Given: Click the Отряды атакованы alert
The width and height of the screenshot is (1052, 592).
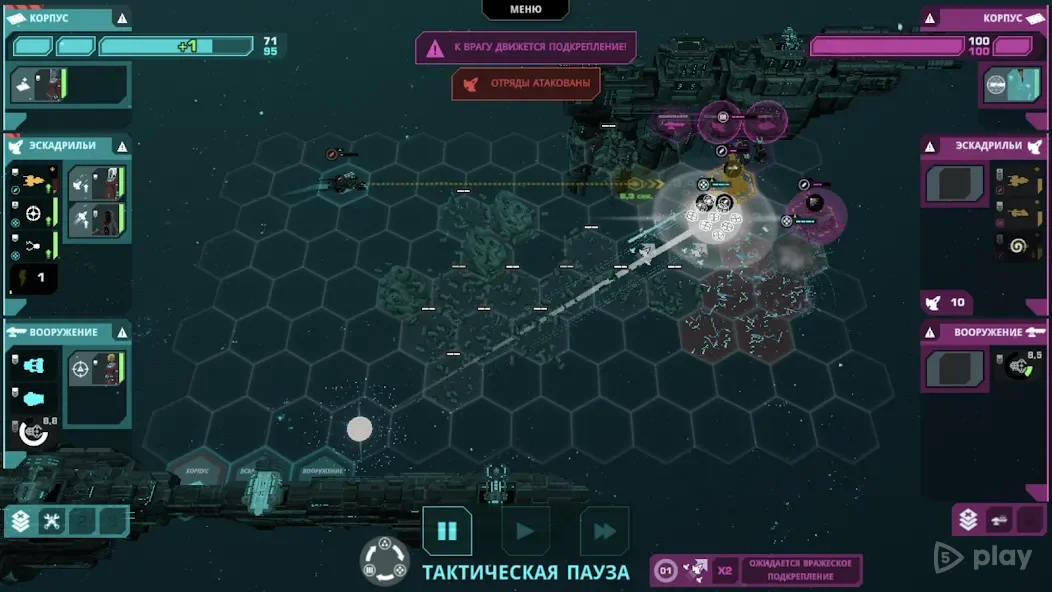Looking at the screenshot, I should coord(526,84).
